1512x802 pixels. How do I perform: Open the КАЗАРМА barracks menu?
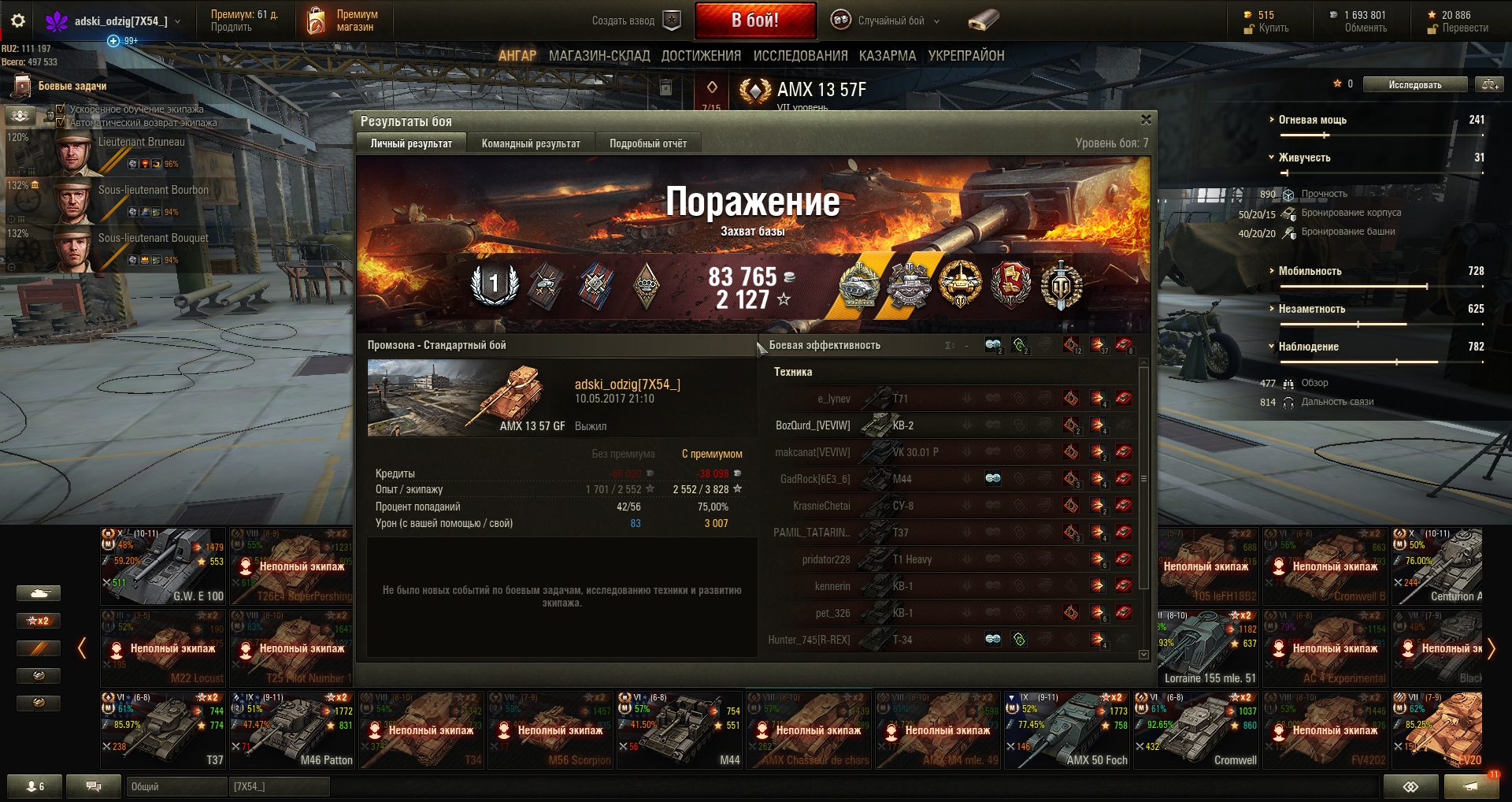(888, 56)
